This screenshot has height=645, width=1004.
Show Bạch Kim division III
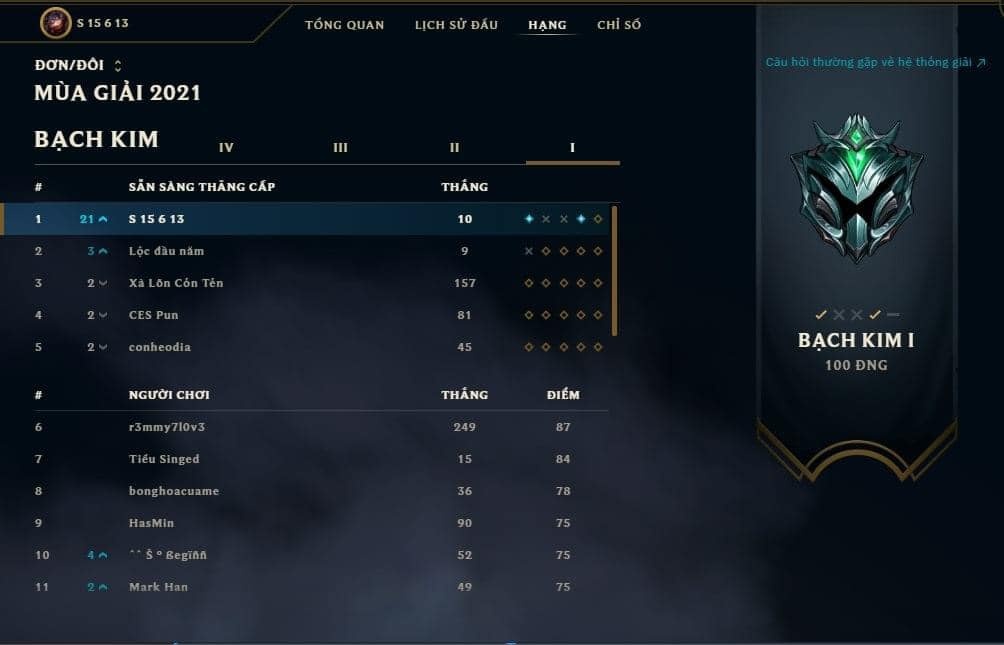(340, 148)
